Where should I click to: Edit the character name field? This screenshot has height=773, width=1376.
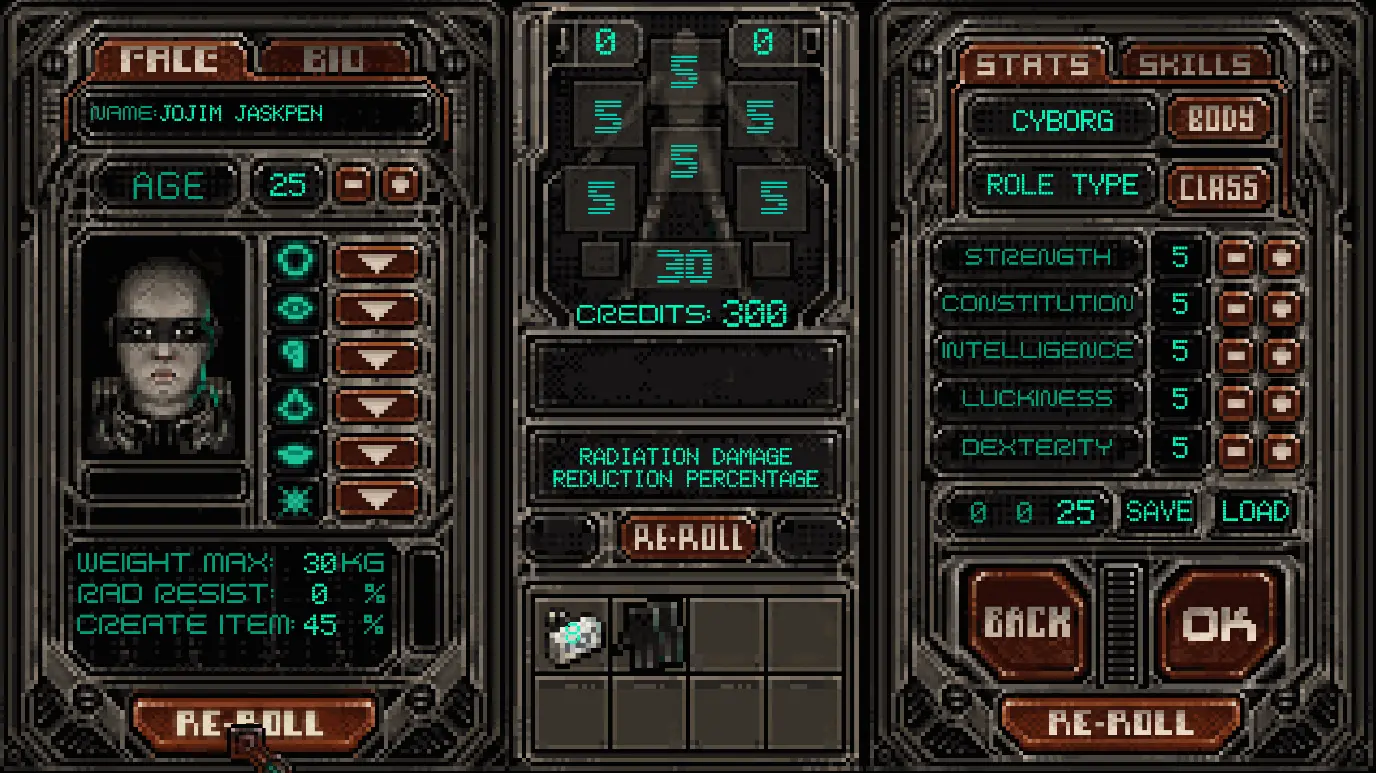tap(255, 114)
